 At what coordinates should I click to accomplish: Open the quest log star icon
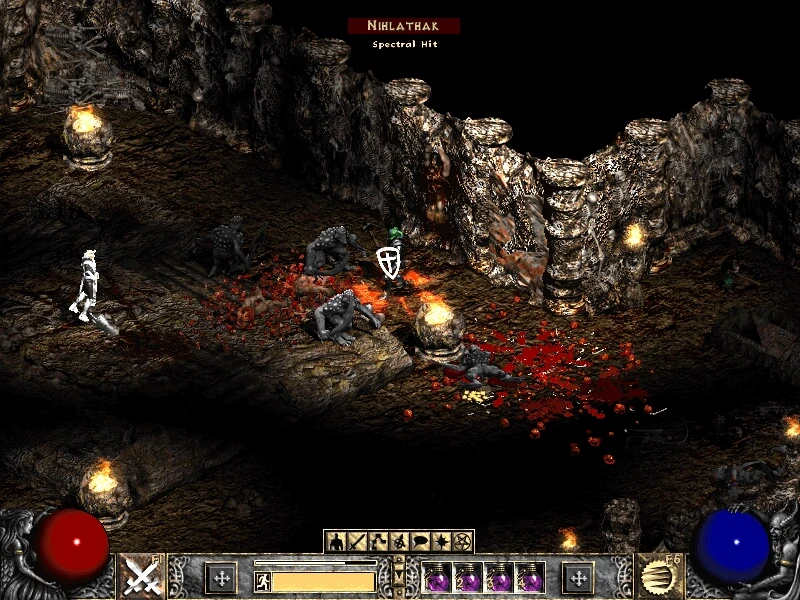tap(443, 542)
